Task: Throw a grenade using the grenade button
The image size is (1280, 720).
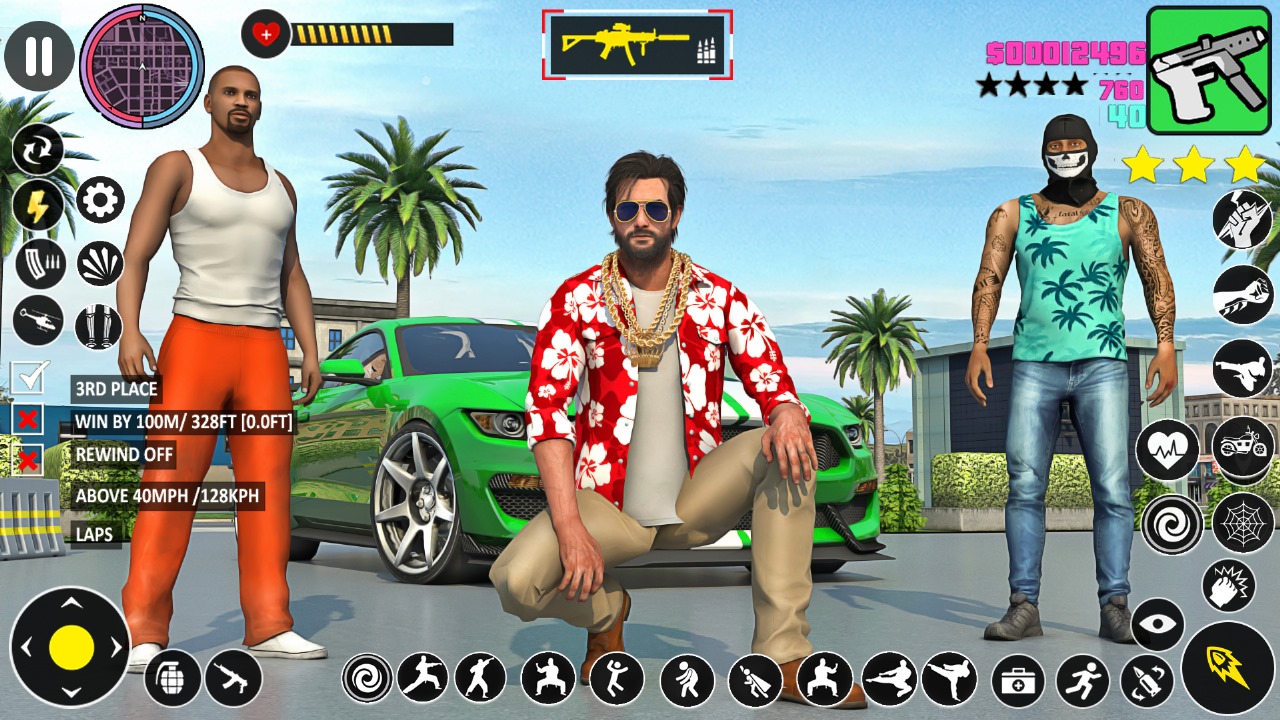Action: pos(173,678)
